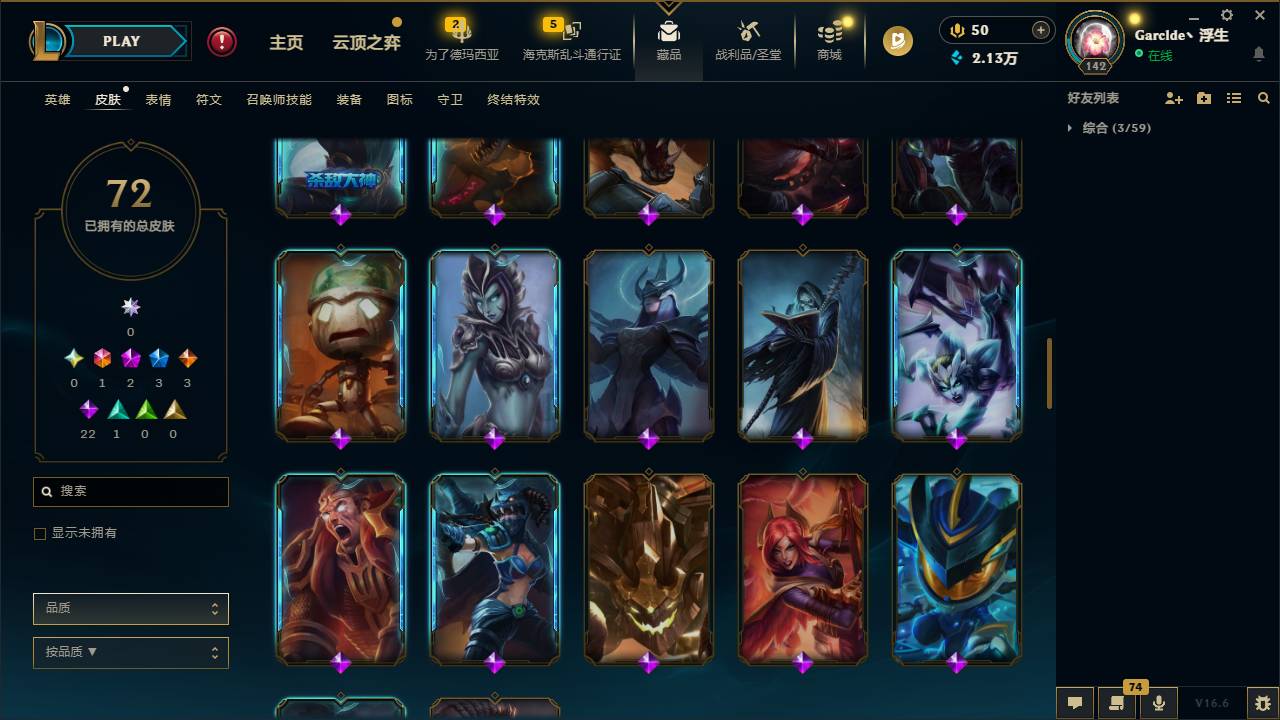Click the PLAY button
The image size is (1280, 720).
pyautogui.click(x=120, y=41)
